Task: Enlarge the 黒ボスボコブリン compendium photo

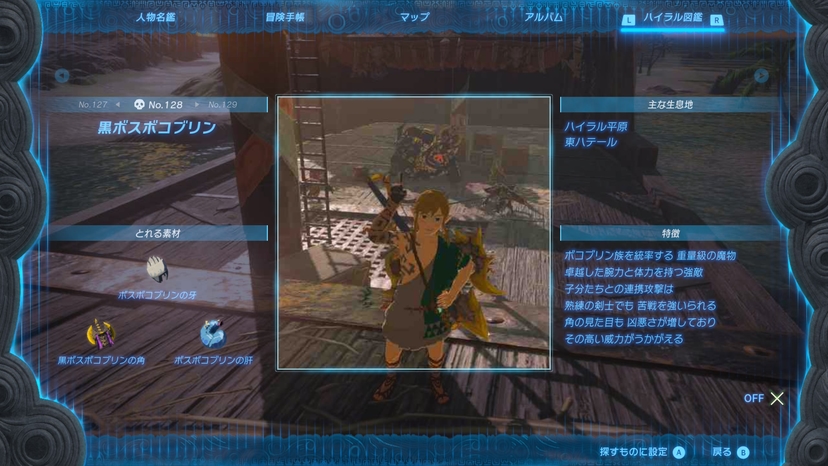Action: coord(413,232)
